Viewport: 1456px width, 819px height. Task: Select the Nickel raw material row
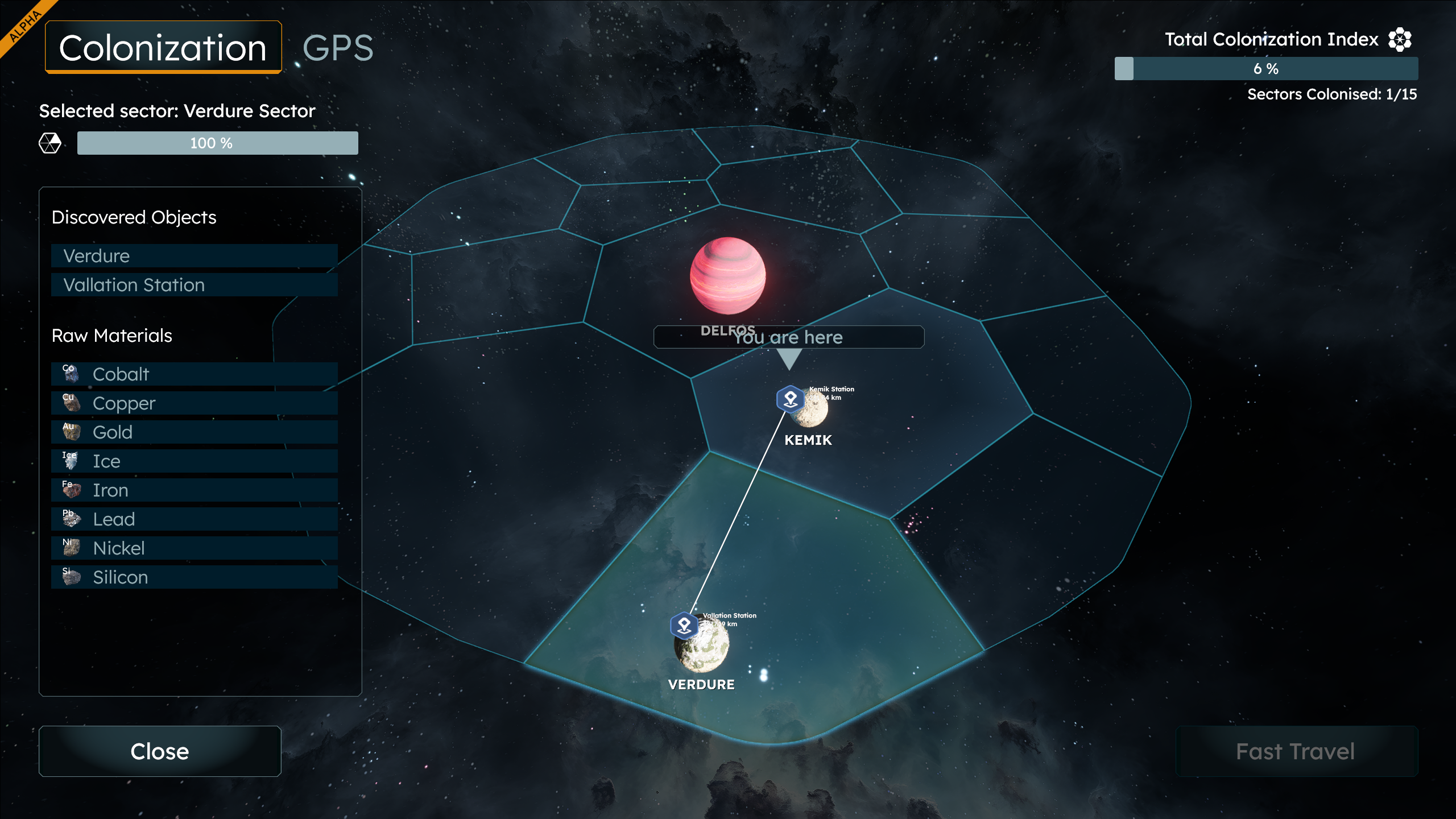pyautogui.click(x=194, y=548)
